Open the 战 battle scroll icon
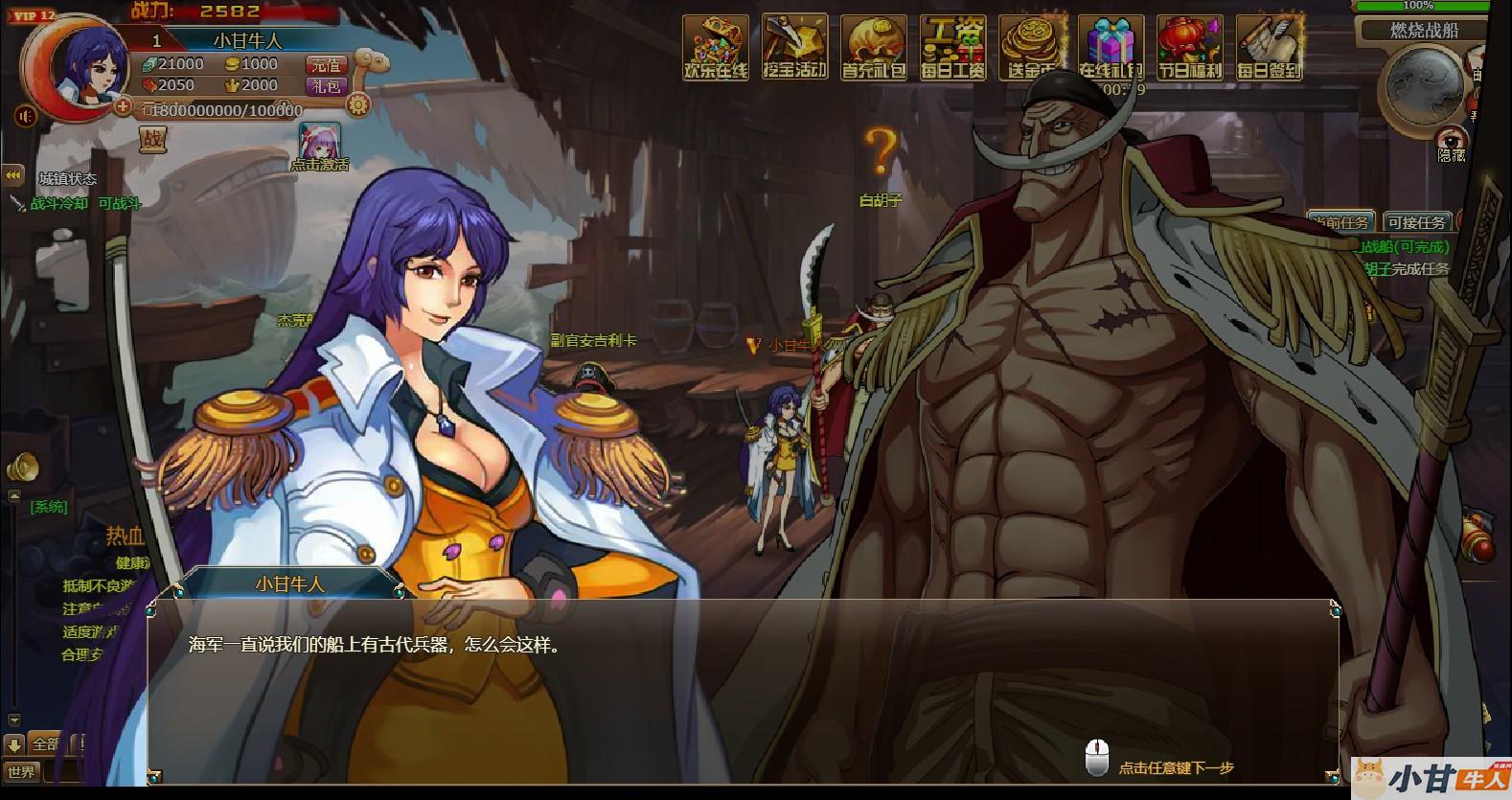The image size is (1512, 800). tap(152, 140)
